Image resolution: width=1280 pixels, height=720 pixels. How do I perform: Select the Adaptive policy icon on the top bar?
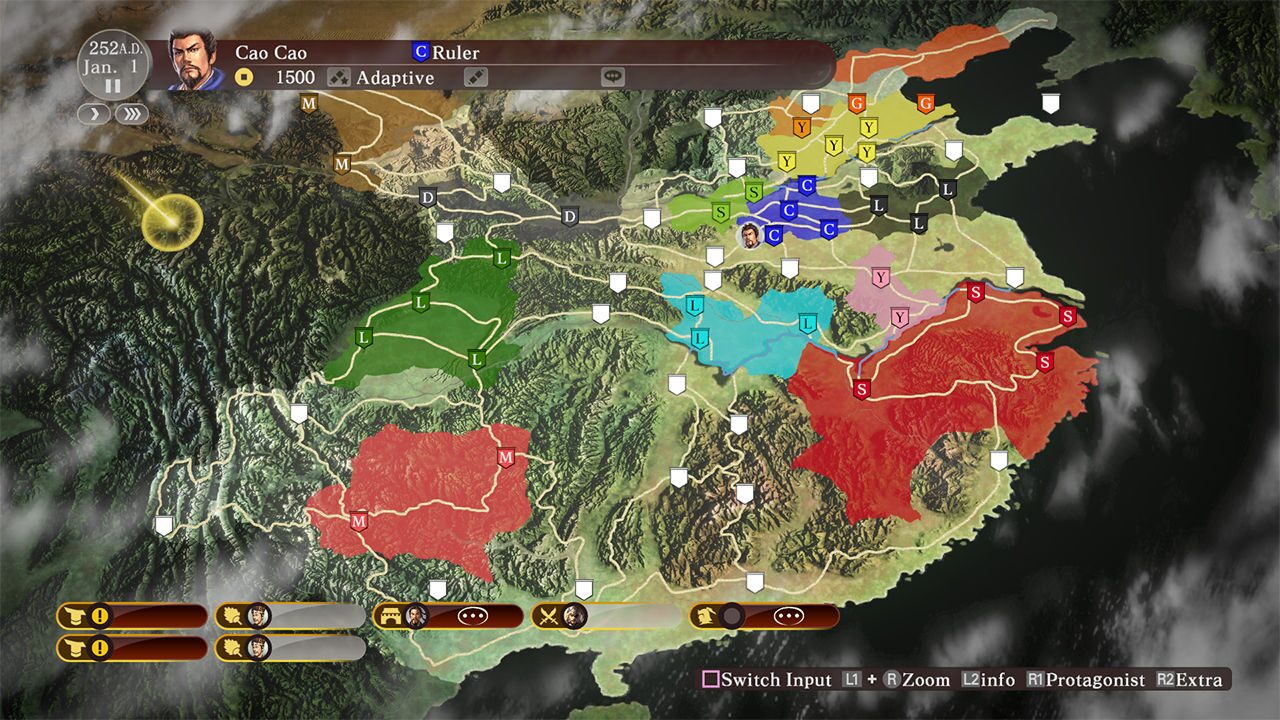pyautogui.click(x=338, y=77)
